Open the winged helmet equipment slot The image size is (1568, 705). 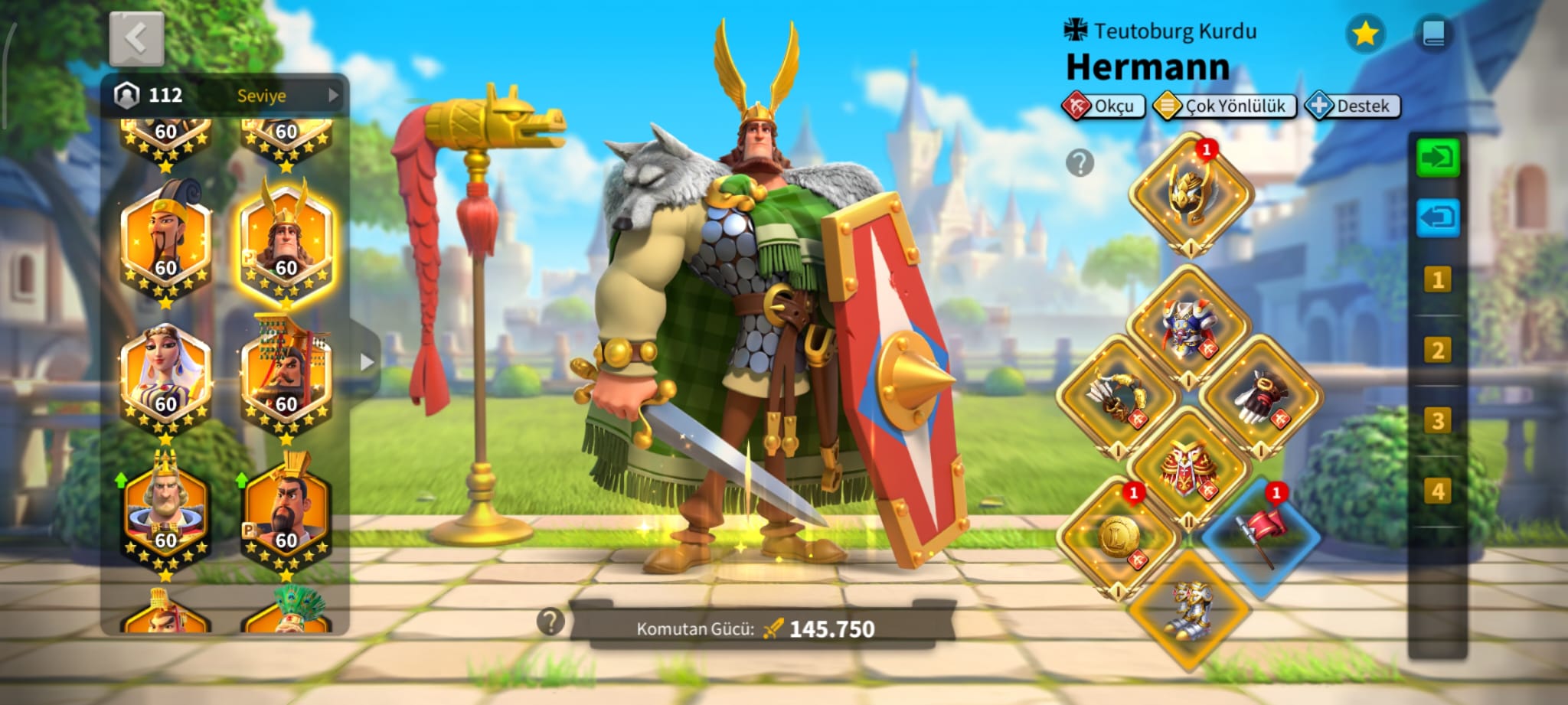pos(1190,193)
